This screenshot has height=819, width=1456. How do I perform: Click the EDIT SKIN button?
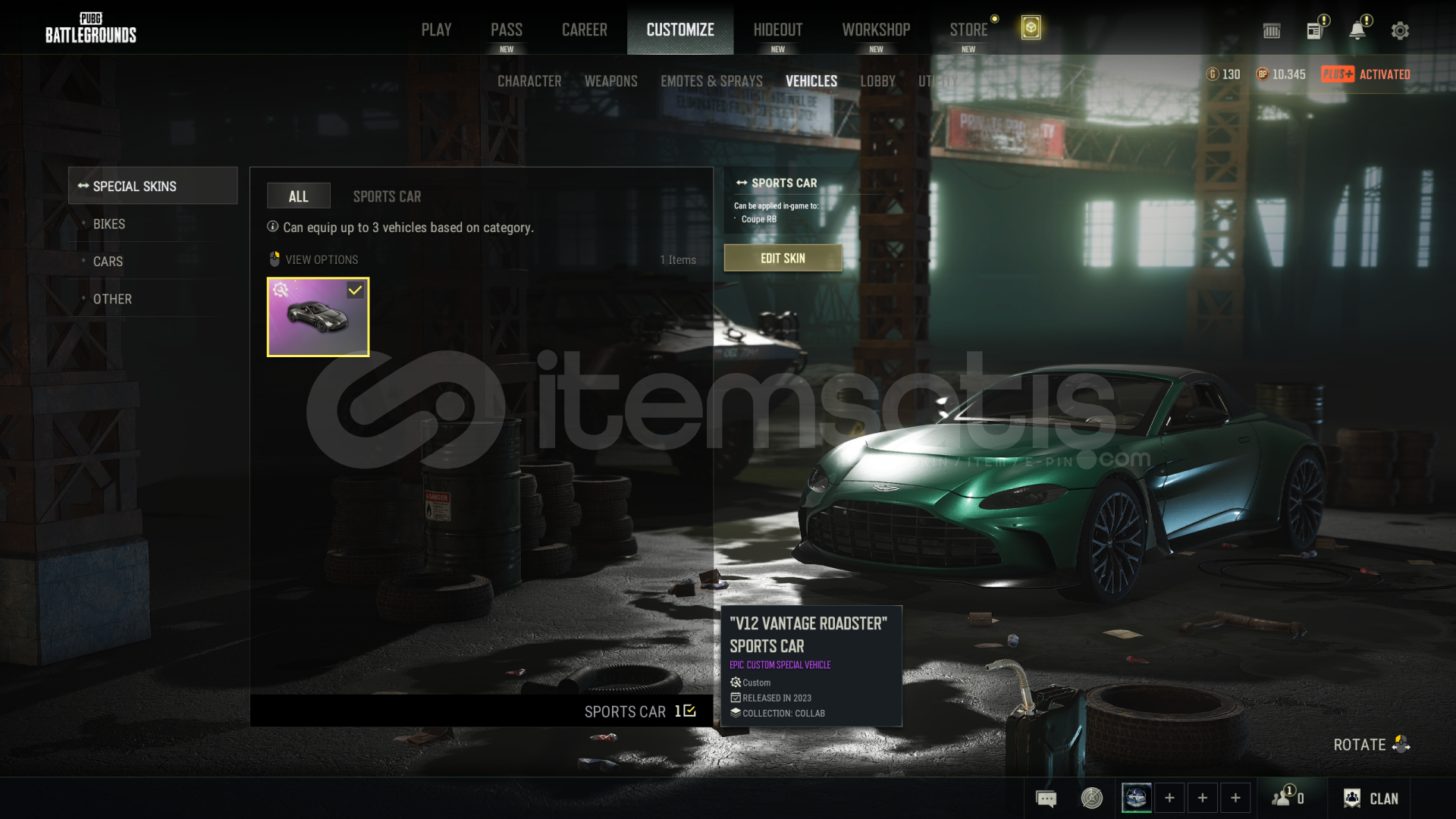click(x=783, y=258)
